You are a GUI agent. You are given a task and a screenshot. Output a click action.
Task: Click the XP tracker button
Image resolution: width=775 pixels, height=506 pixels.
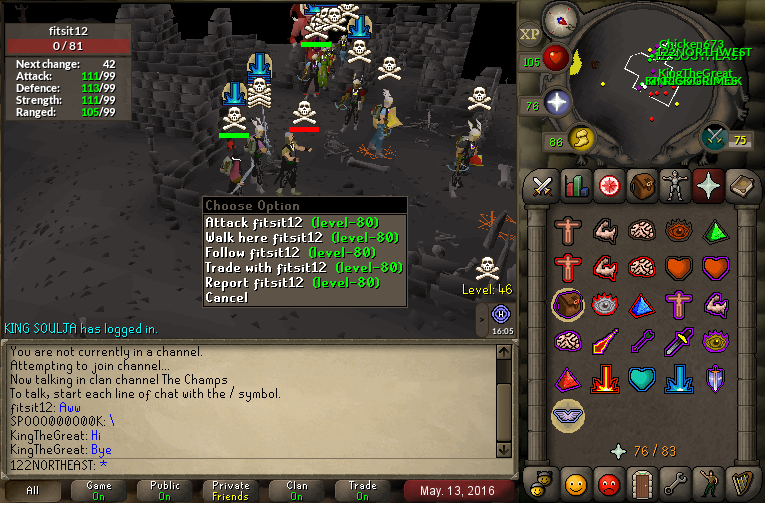tap(530, 34)
